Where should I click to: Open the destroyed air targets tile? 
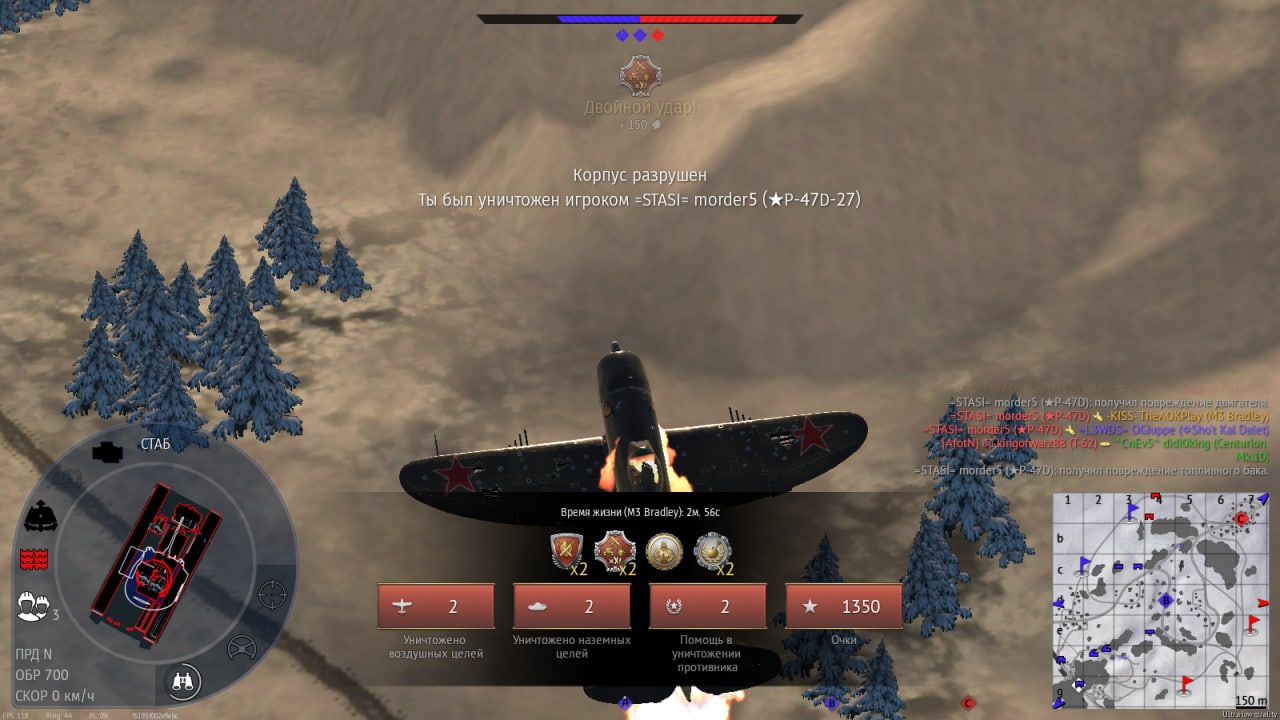click(x=436, y=606)
